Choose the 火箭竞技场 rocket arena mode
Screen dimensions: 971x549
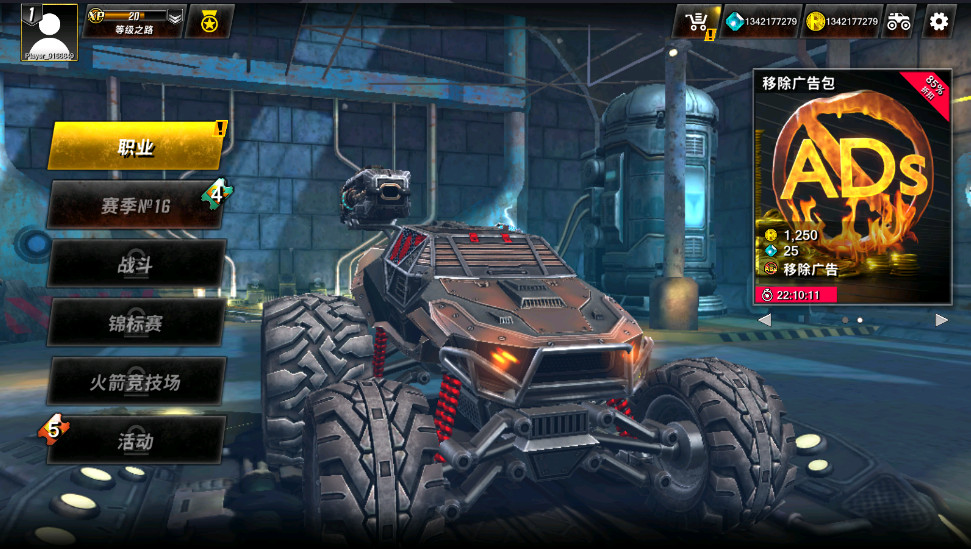[x=136, y=382]
